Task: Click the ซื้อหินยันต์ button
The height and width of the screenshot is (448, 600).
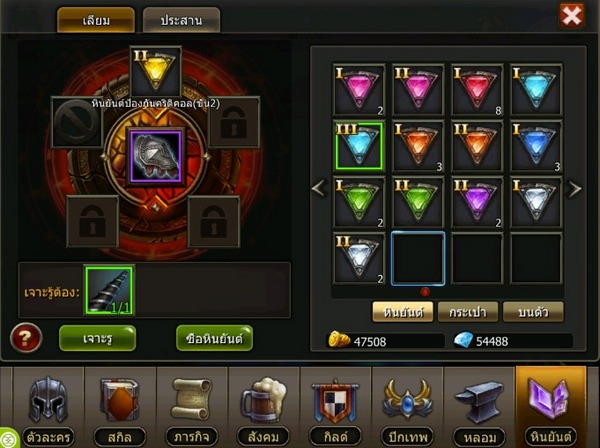Action: click(x=214, y=338)
